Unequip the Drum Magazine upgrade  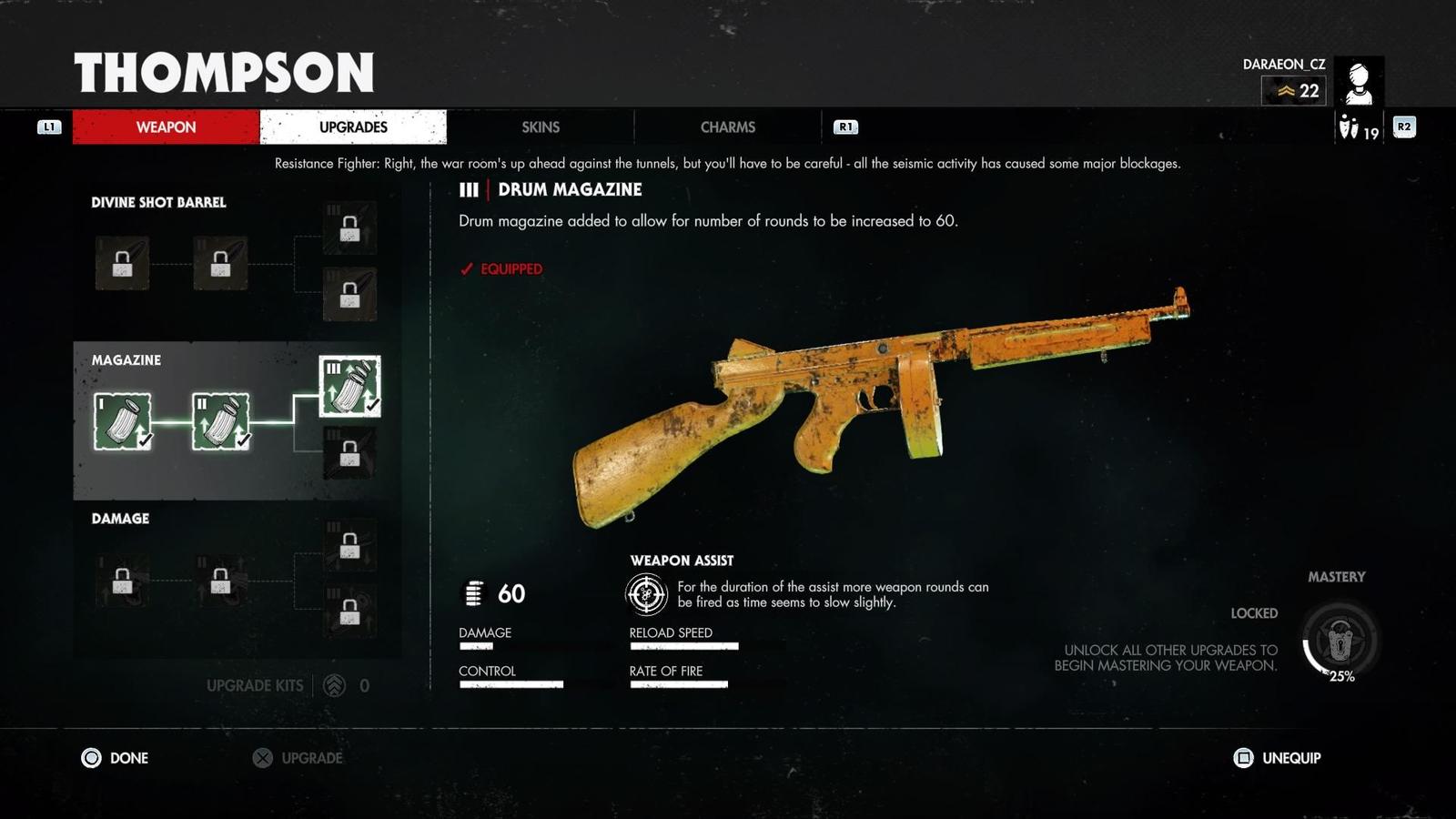pyautogui.click(x=1278, y=758)
